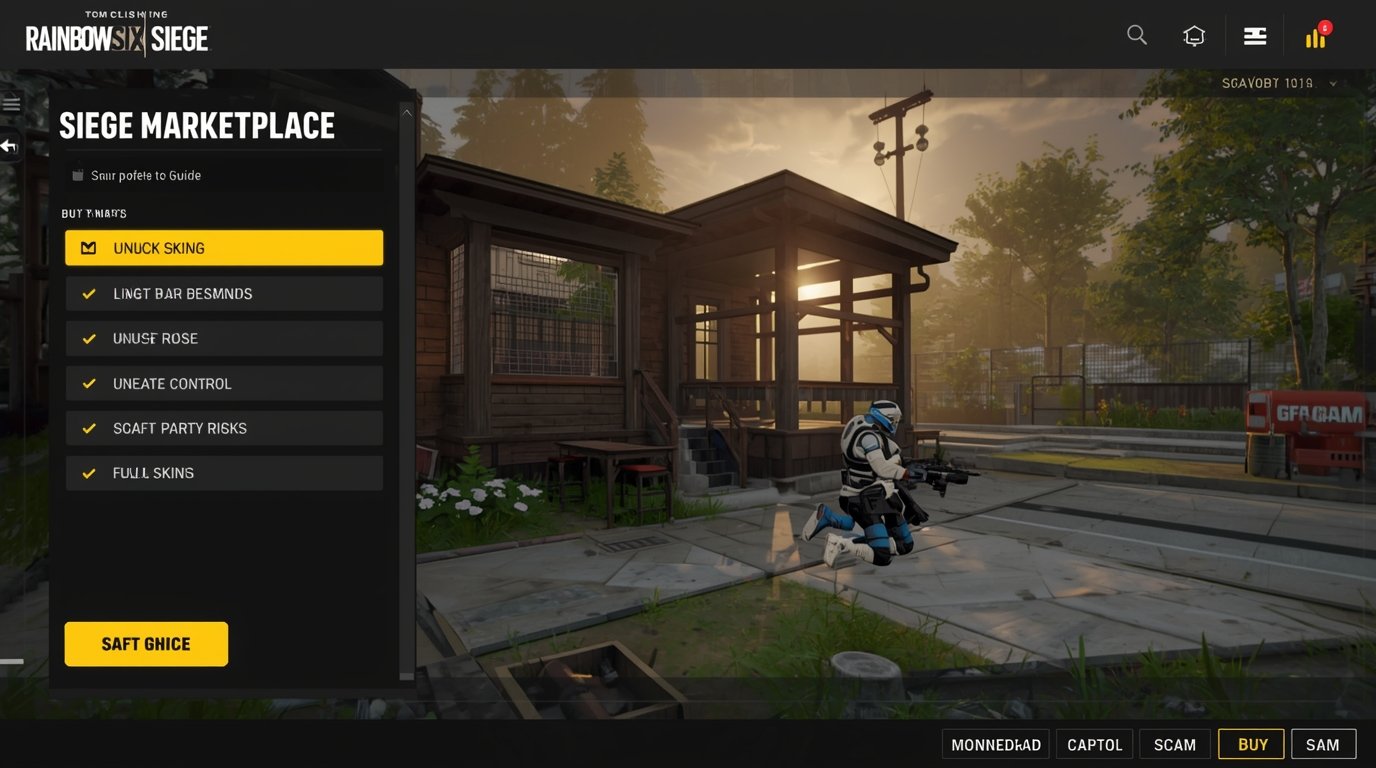
Task: Click the home notification bell icon
Action: 1194,34
